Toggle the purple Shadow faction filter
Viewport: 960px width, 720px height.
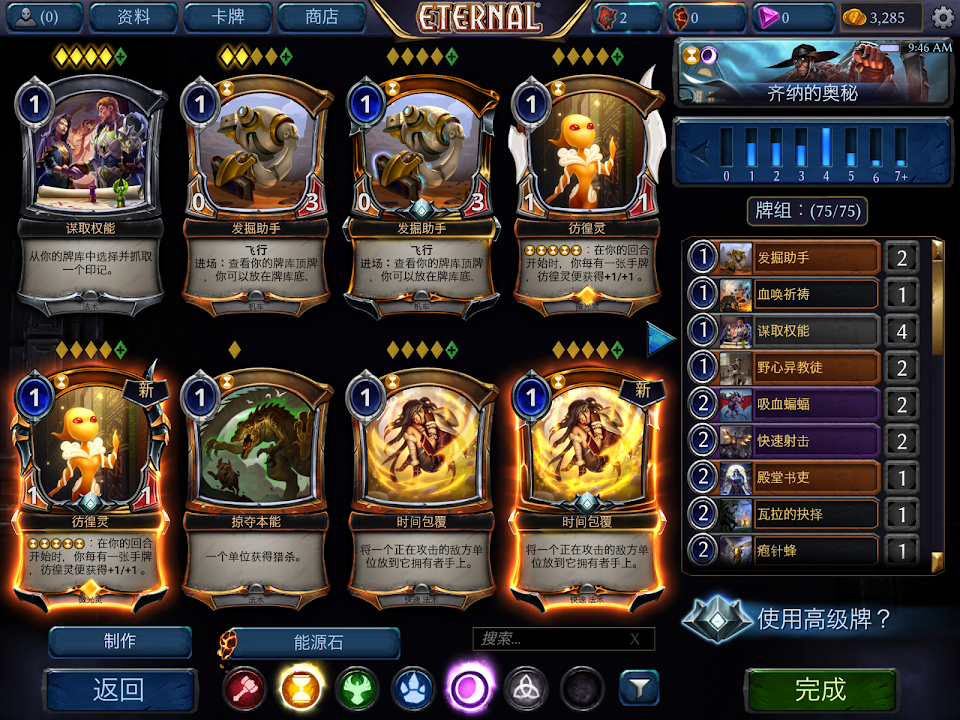point(468,688)
